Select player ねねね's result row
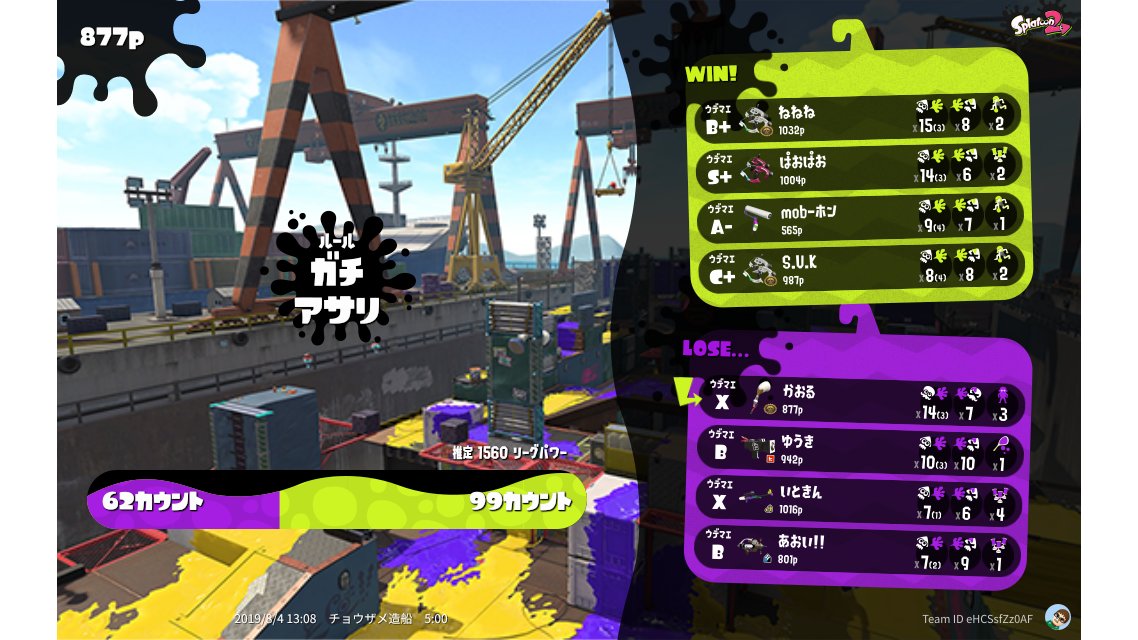 point(860,118)
